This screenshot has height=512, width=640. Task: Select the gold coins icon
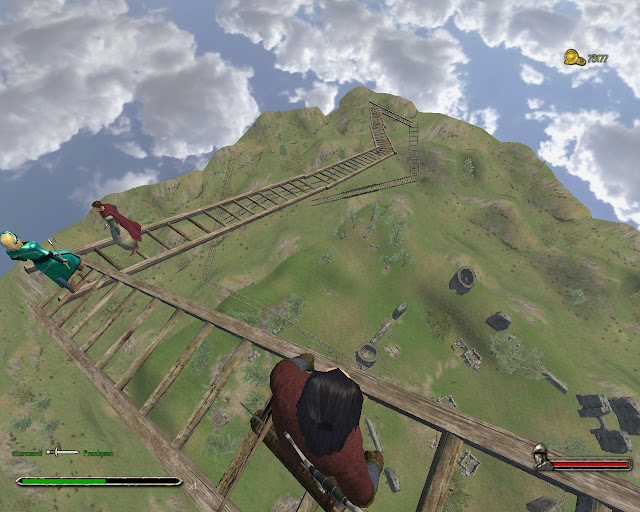[x=573, y=57]
